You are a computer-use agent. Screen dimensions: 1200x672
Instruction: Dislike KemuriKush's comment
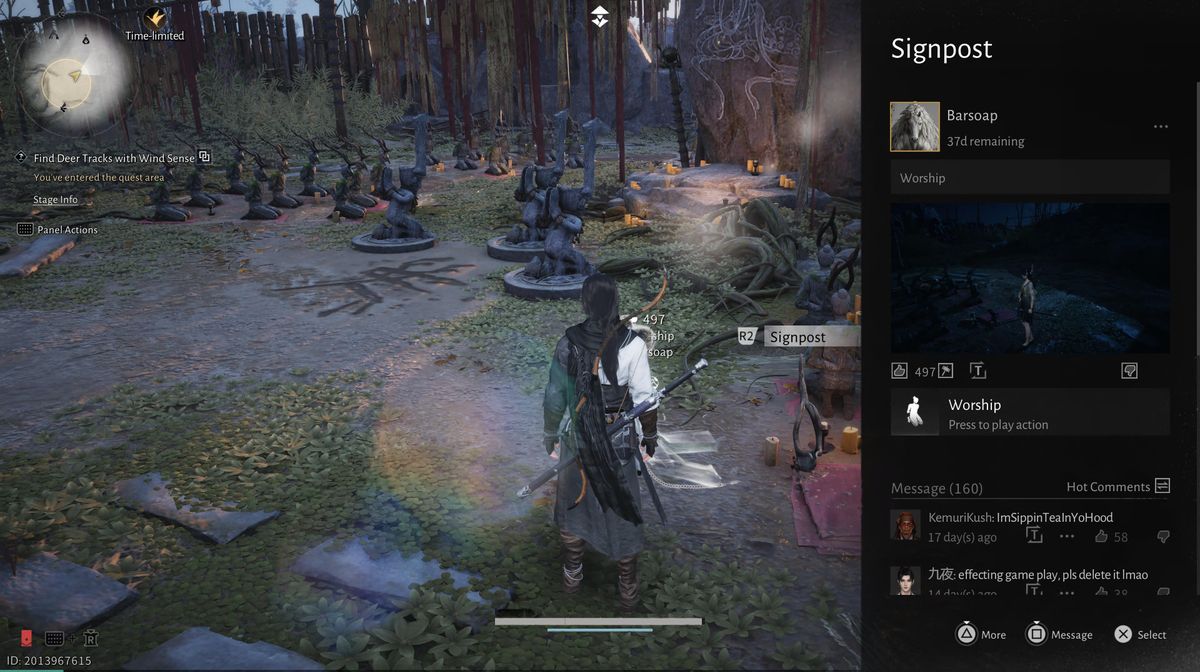[1162, 537]
